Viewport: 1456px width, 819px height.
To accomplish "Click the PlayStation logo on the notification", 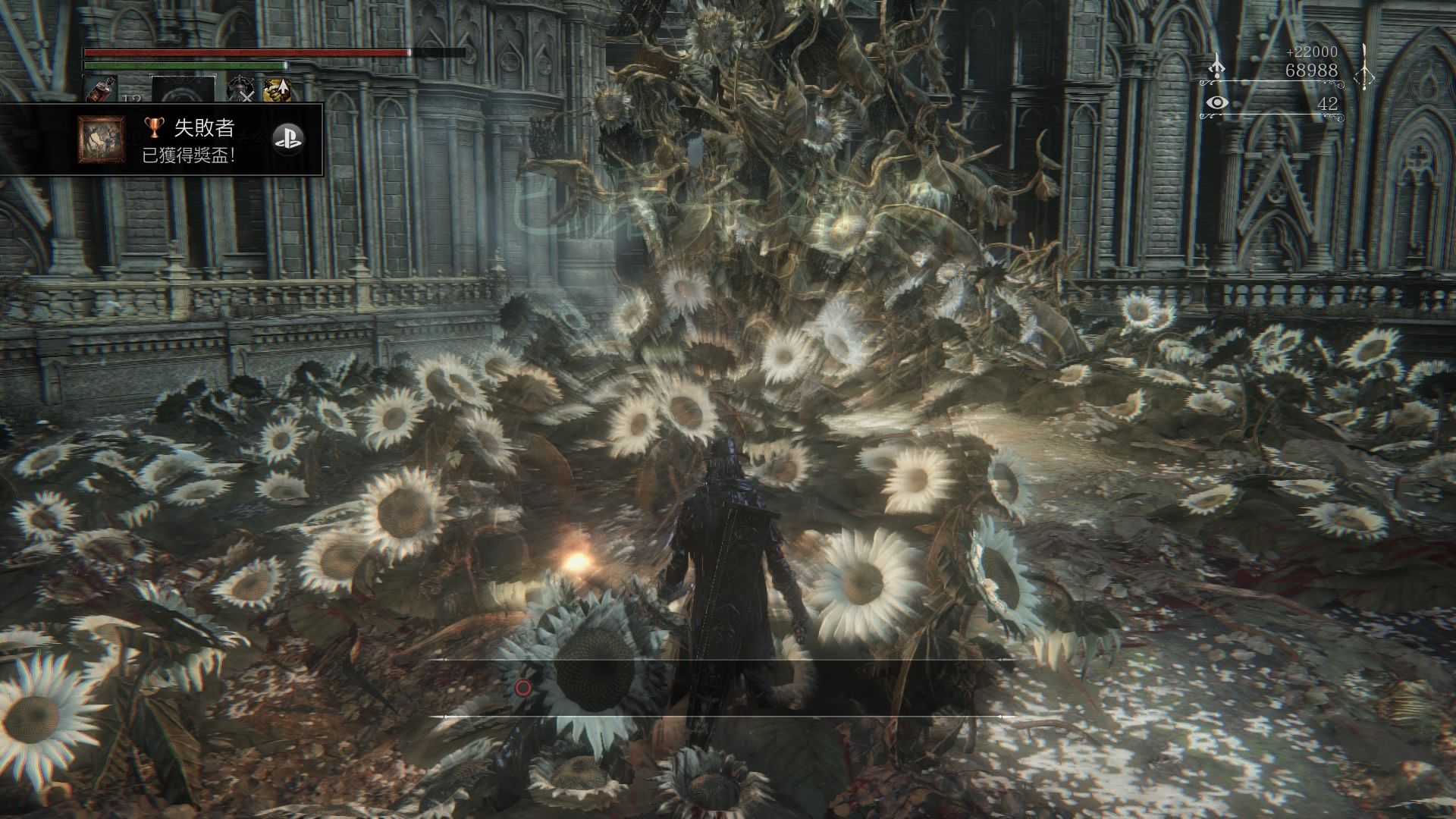I will [289, 137].
